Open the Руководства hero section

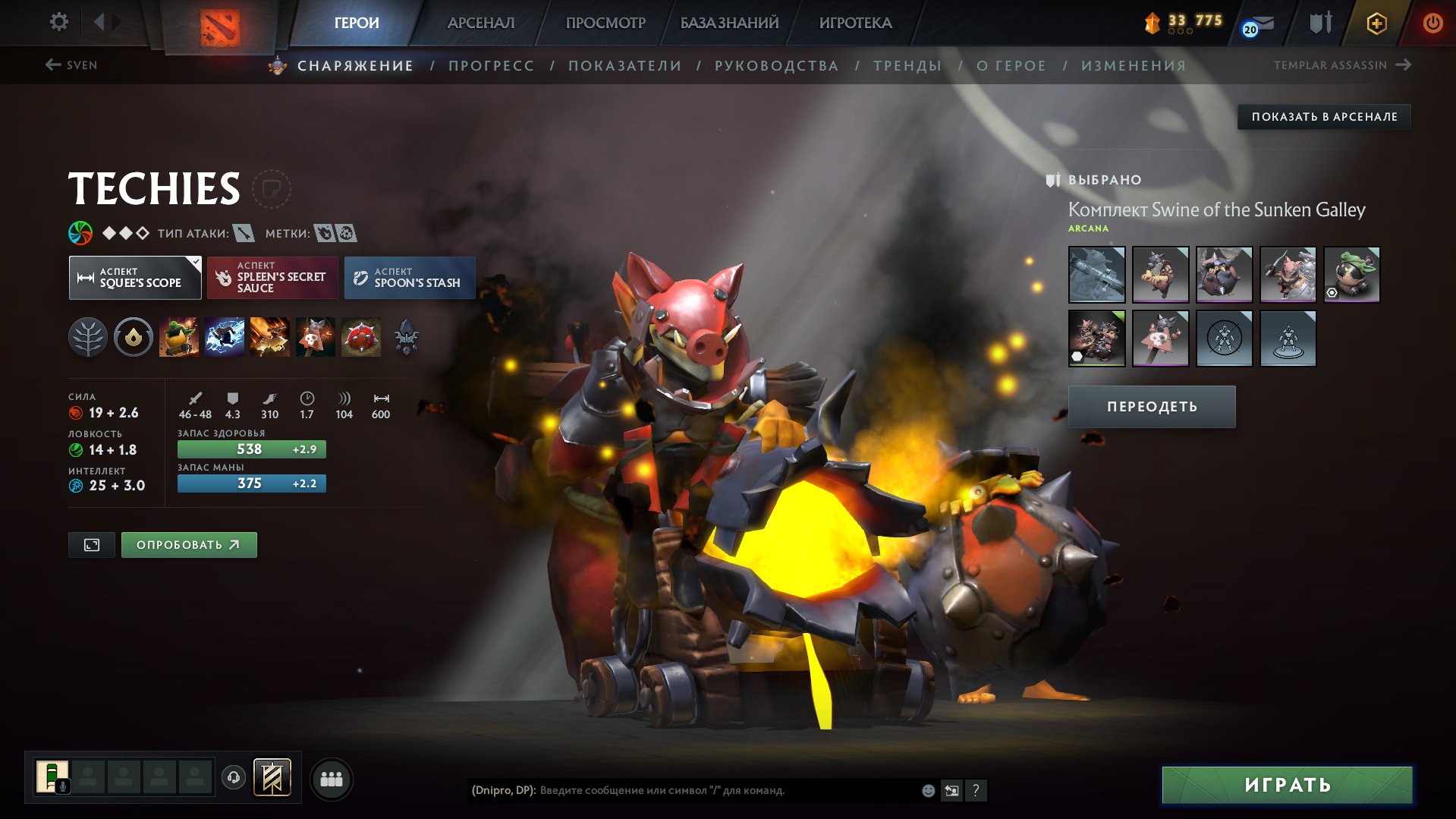[776, 66]
